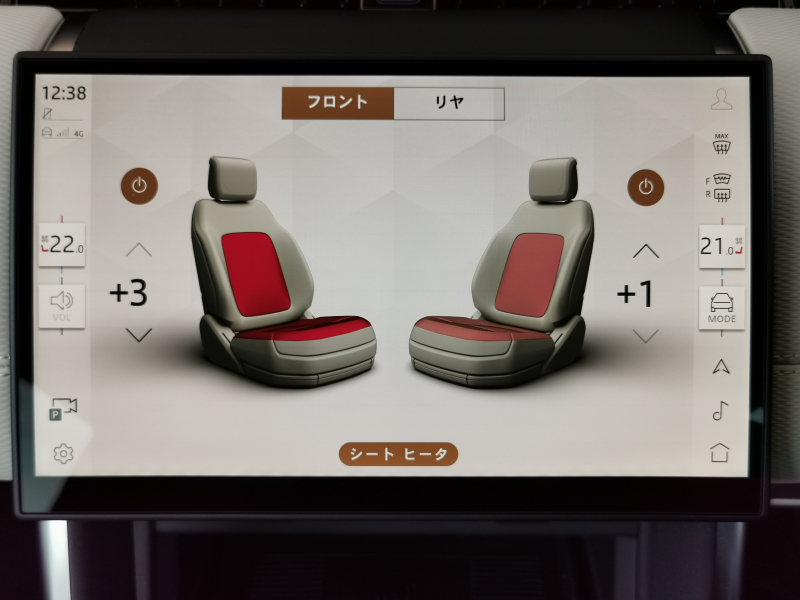This screenshot has width=800, height=600.
Task: Toggle power for the +3 seat heater
Action: tap(140, 185)
